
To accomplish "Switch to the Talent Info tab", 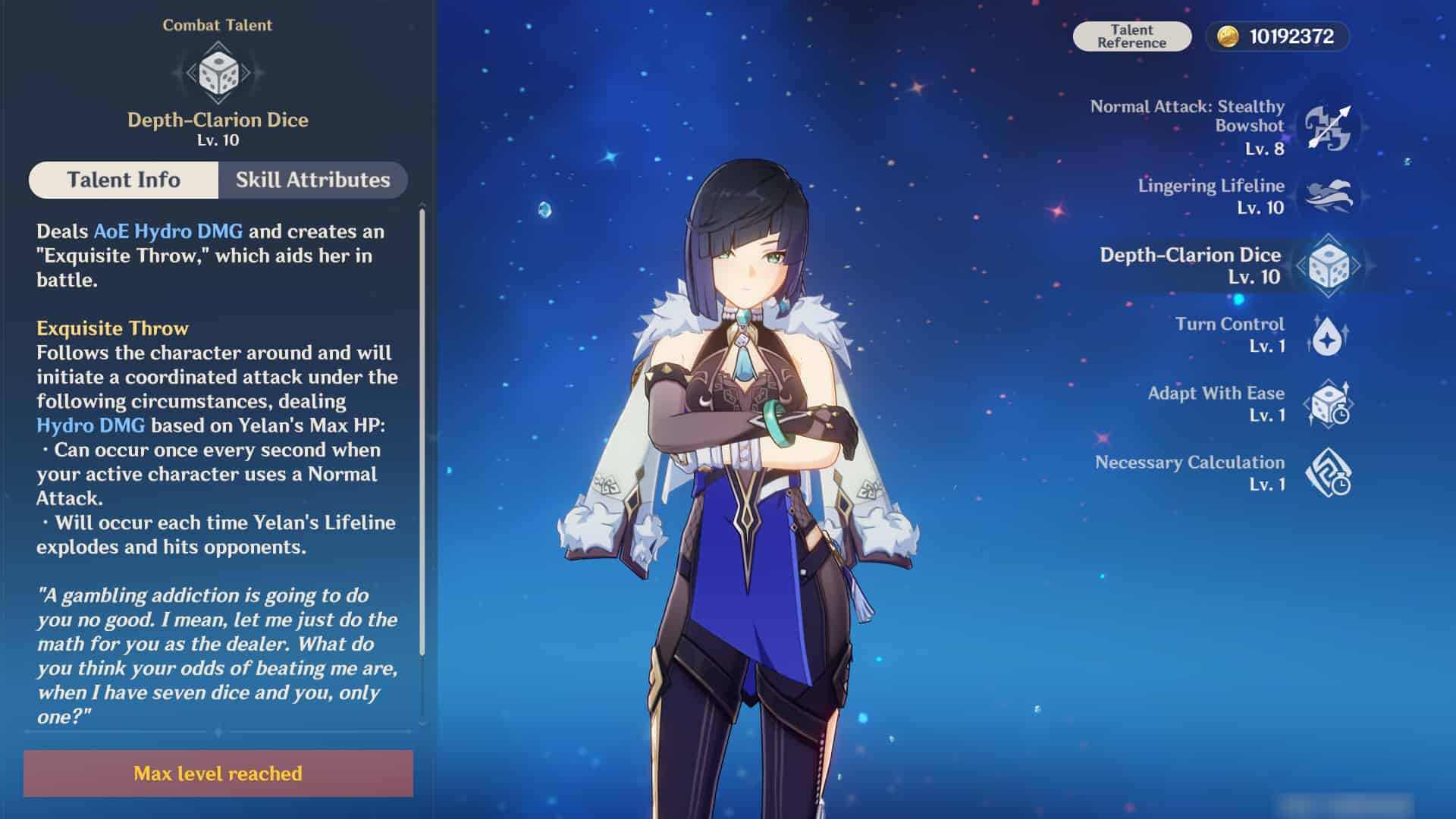I will (124, 180).
